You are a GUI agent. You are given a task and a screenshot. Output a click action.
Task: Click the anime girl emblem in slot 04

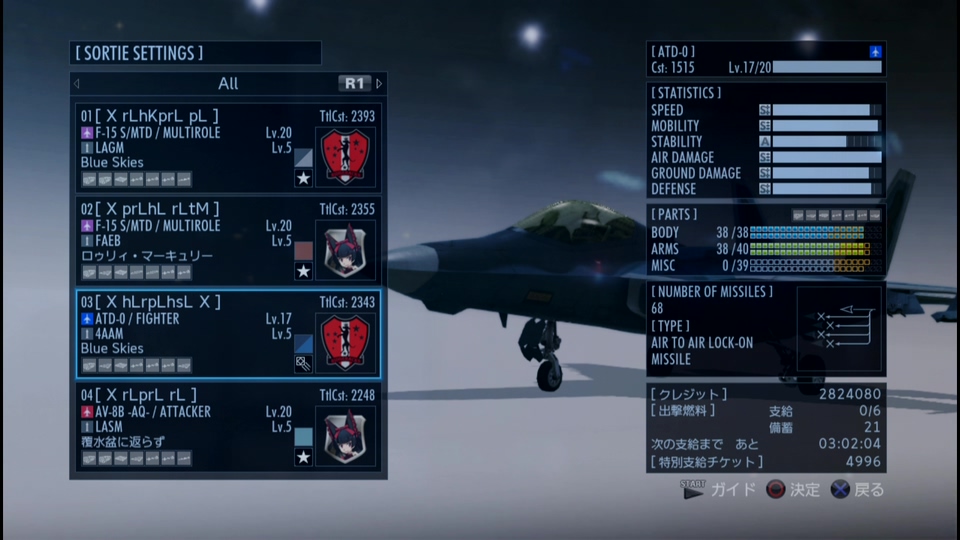click(347, 436)
